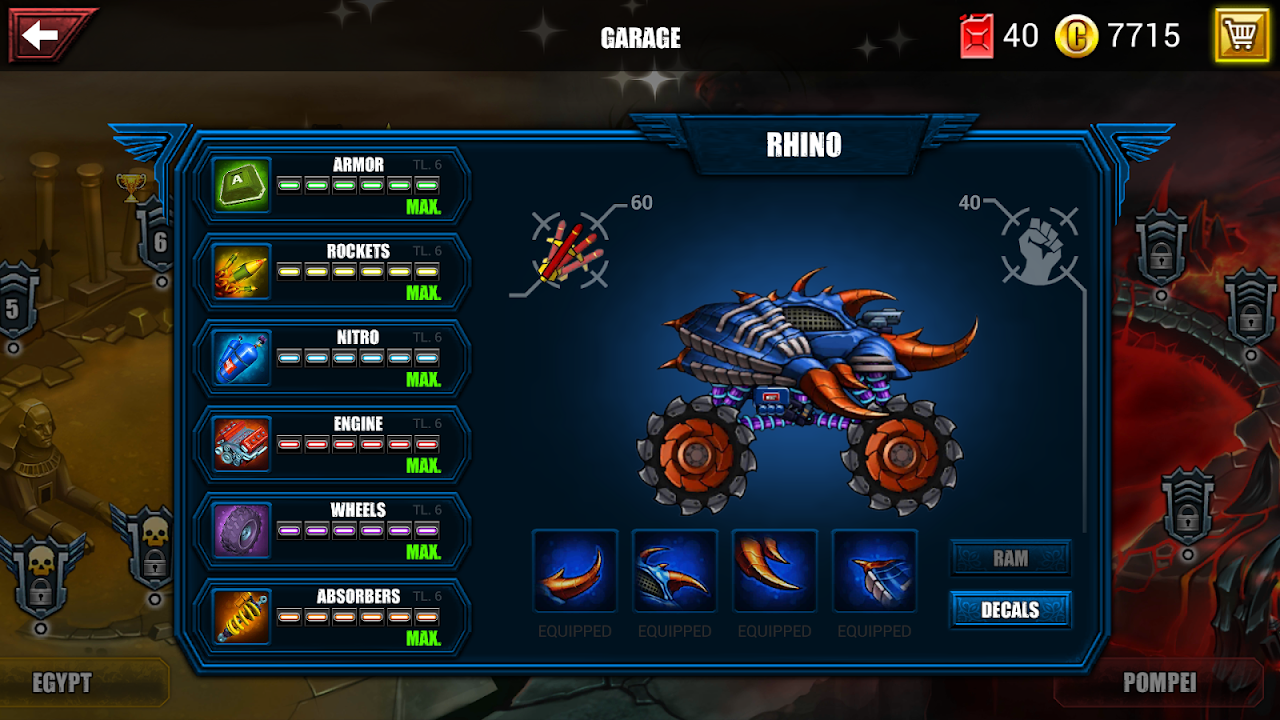Click the gold coin currency icon
The width and height of the screenshot is (1280, 720).
(1077, 37)
